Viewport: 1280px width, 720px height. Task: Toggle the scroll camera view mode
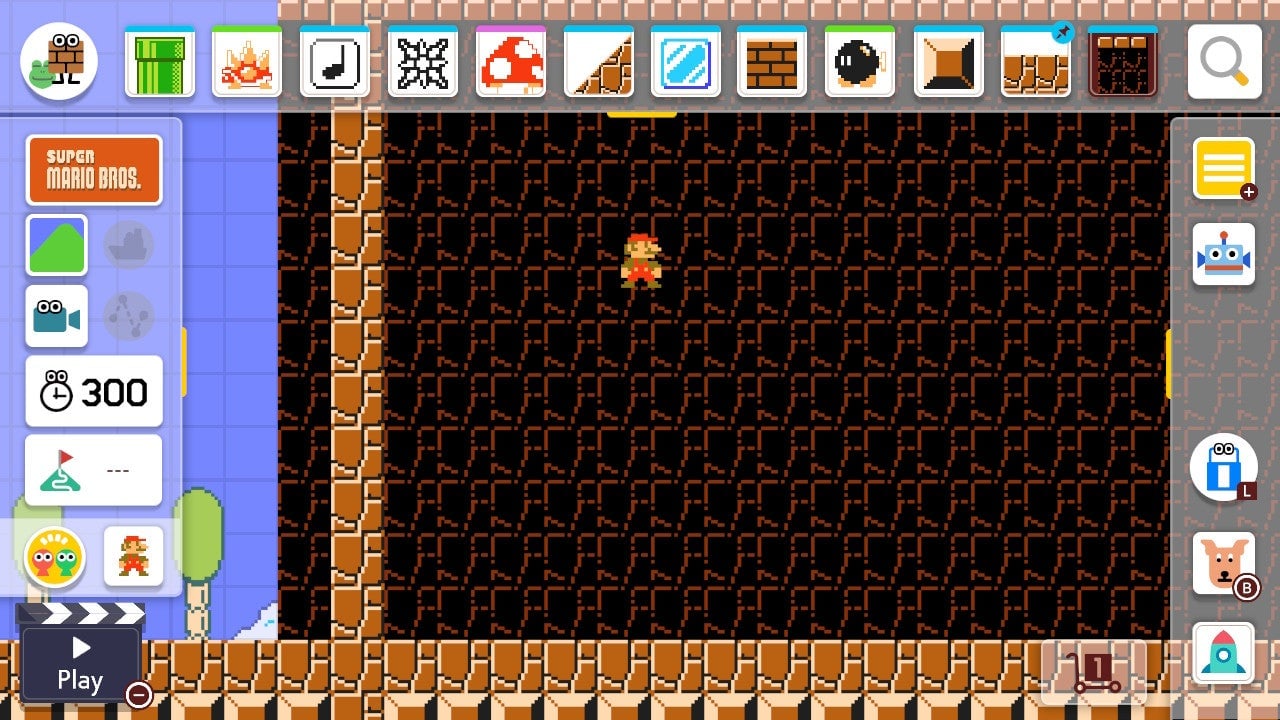tap(57, 317)
